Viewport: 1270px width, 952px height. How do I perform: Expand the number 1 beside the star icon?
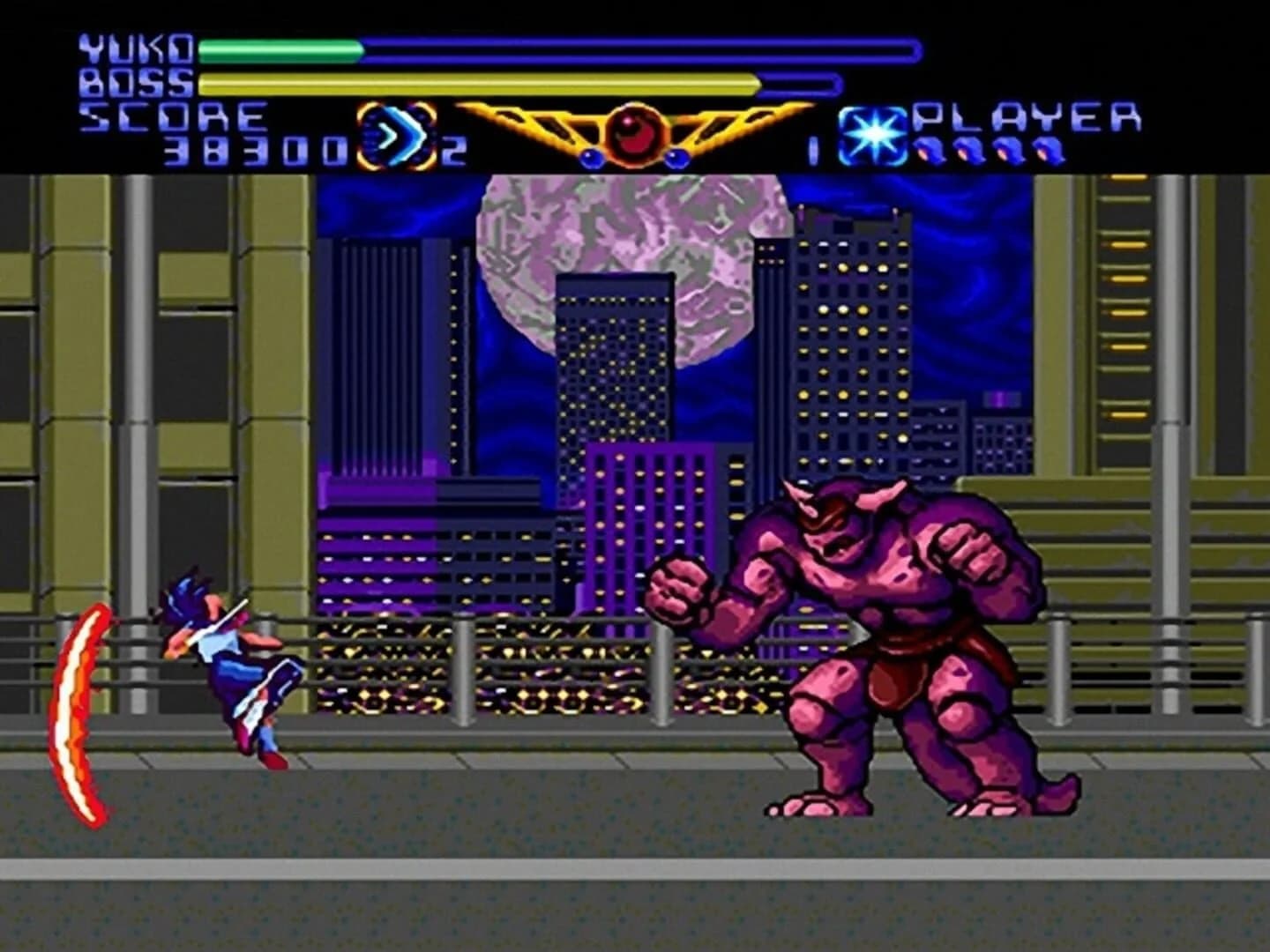tap(812, 152)
